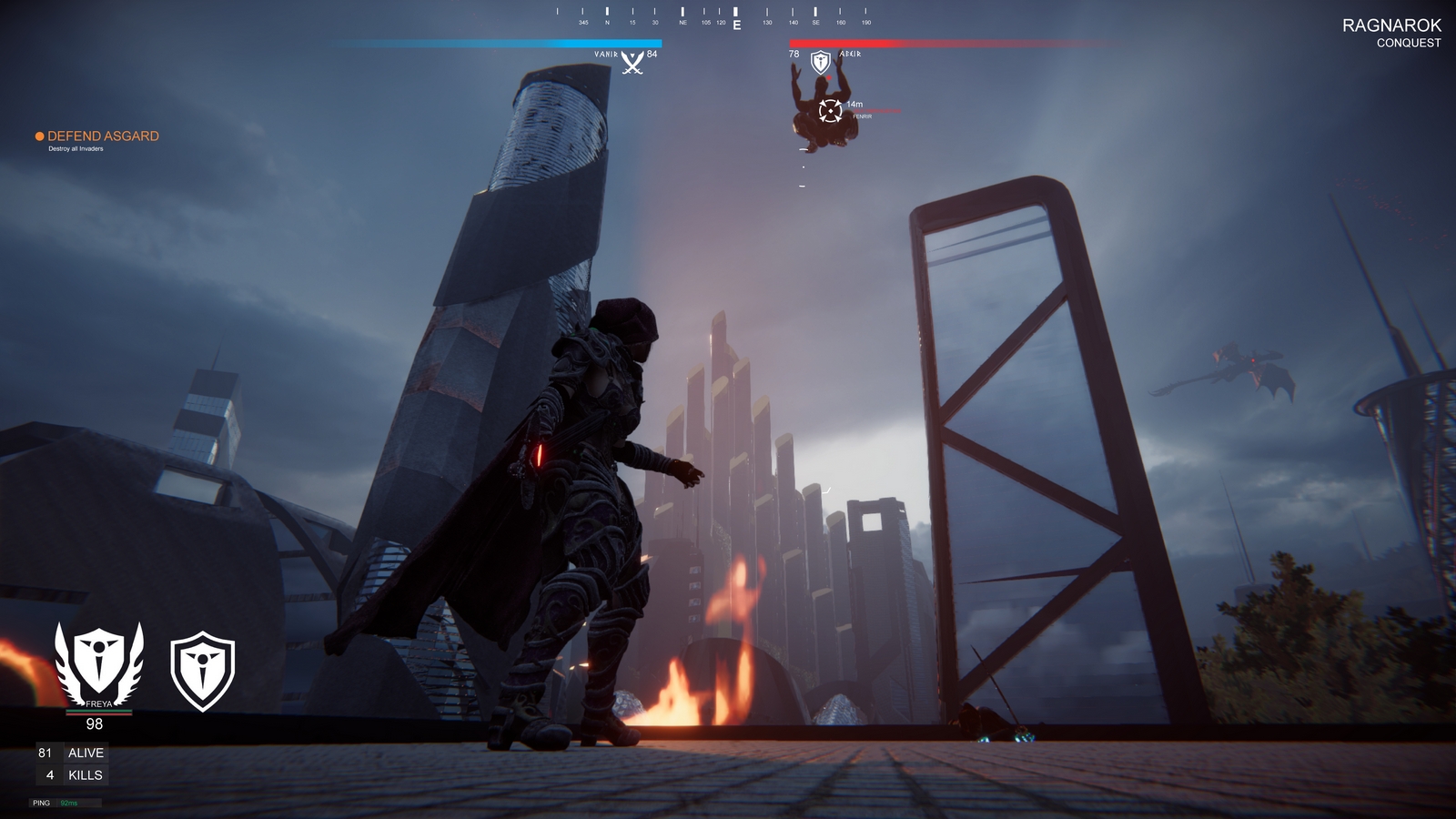Click the VANIR score of 84
The image size is (1456, 819).
[x=653, y=54]
